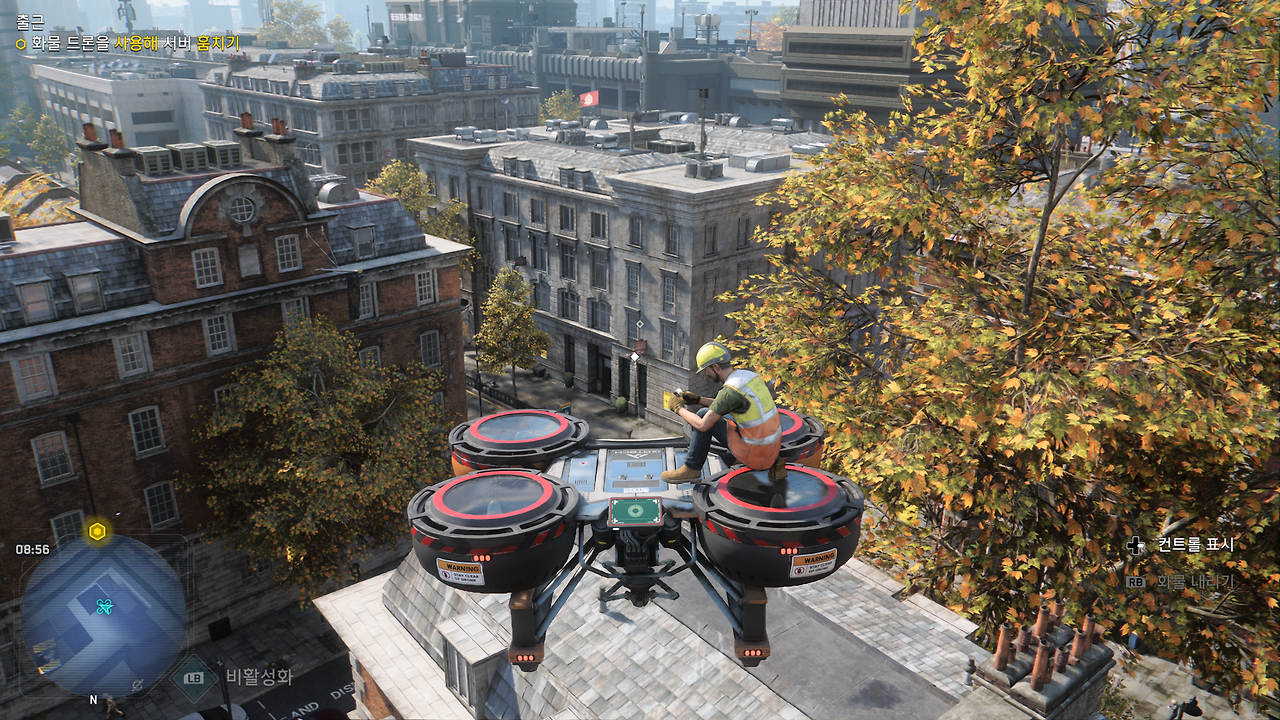Trigger 화물 내리기 to drop the cargo
Viewport: 1280px width, 720px height.
tap(1196, 581)
